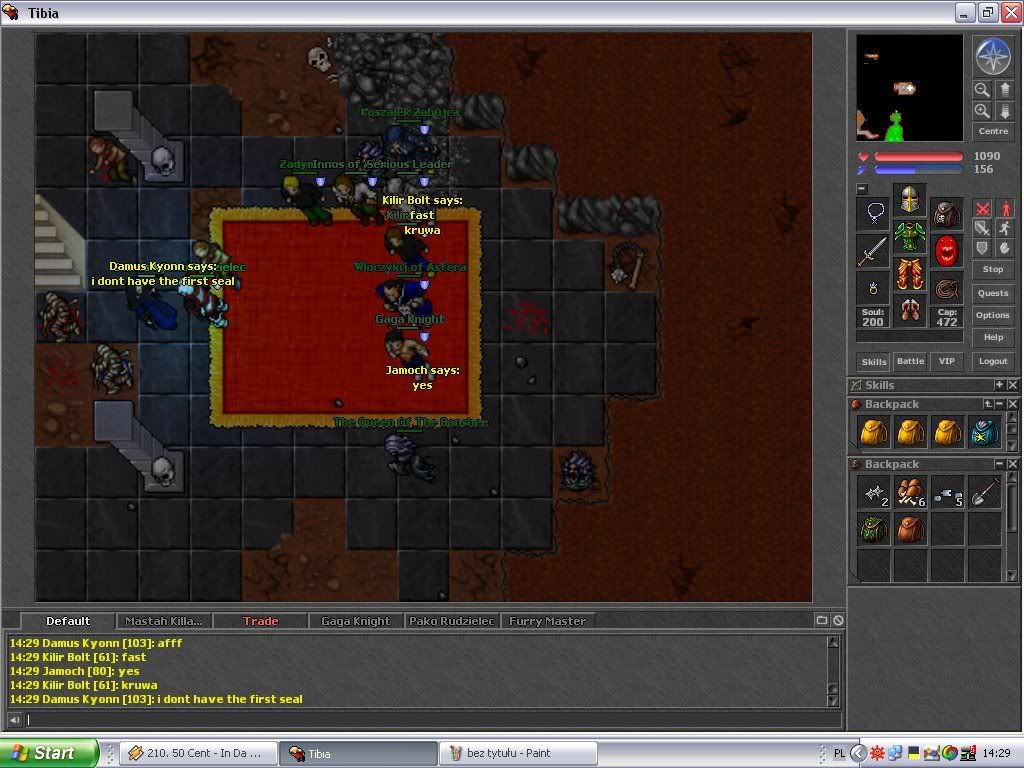Screen dimensions: 1024x768
Task: Select the sword in the weapon slot
Action: (x=872, y=250)
